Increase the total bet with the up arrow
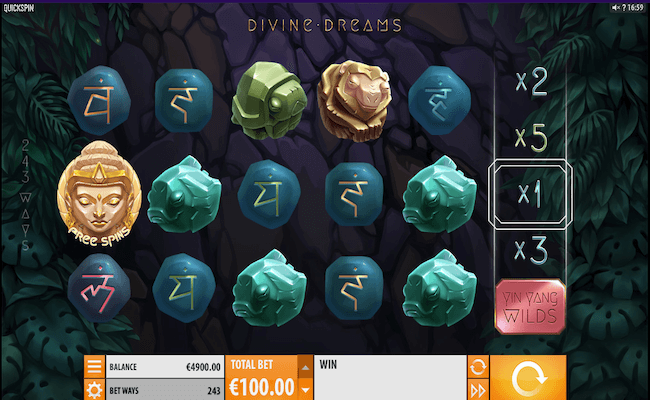 [306, 366]
